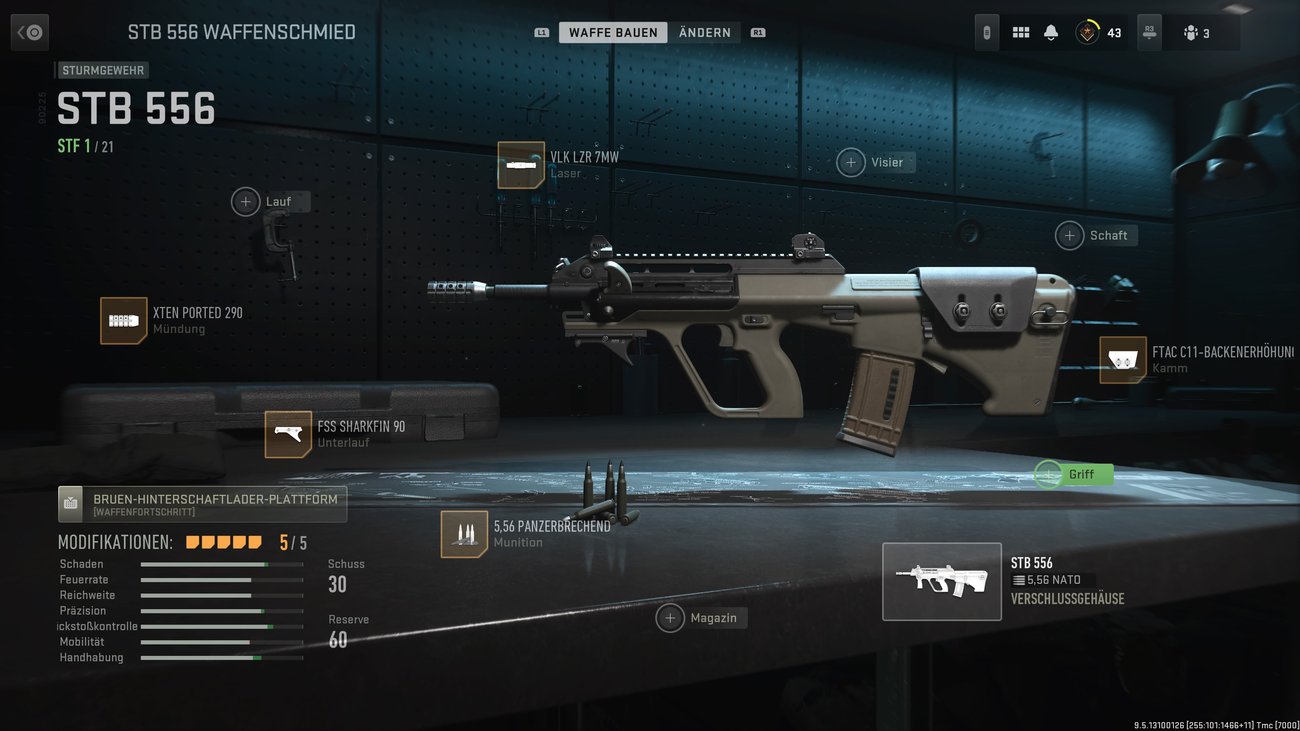Go back using the top-left arrow button

29,32
